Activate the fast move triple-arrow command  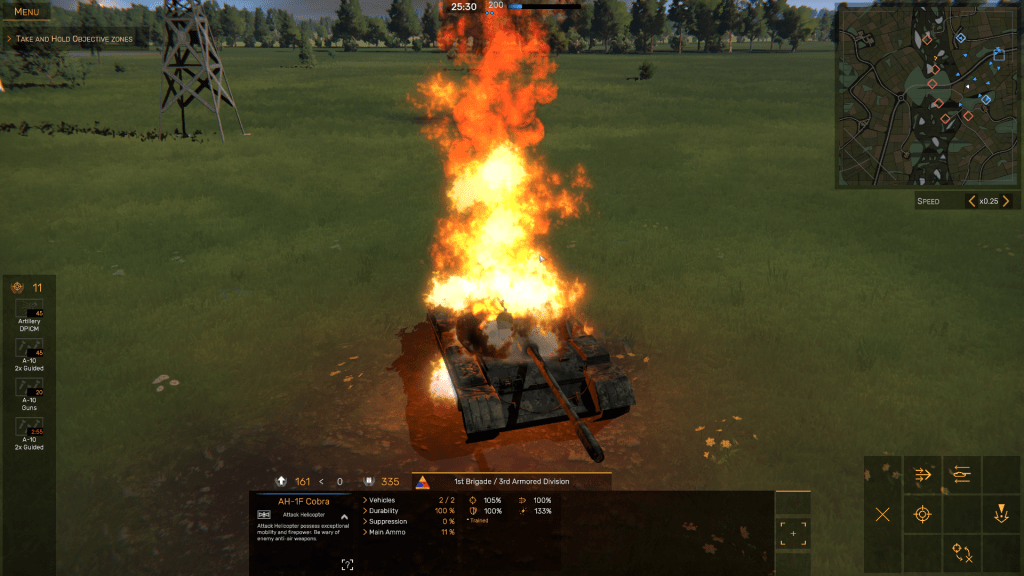tap(922, 475)
